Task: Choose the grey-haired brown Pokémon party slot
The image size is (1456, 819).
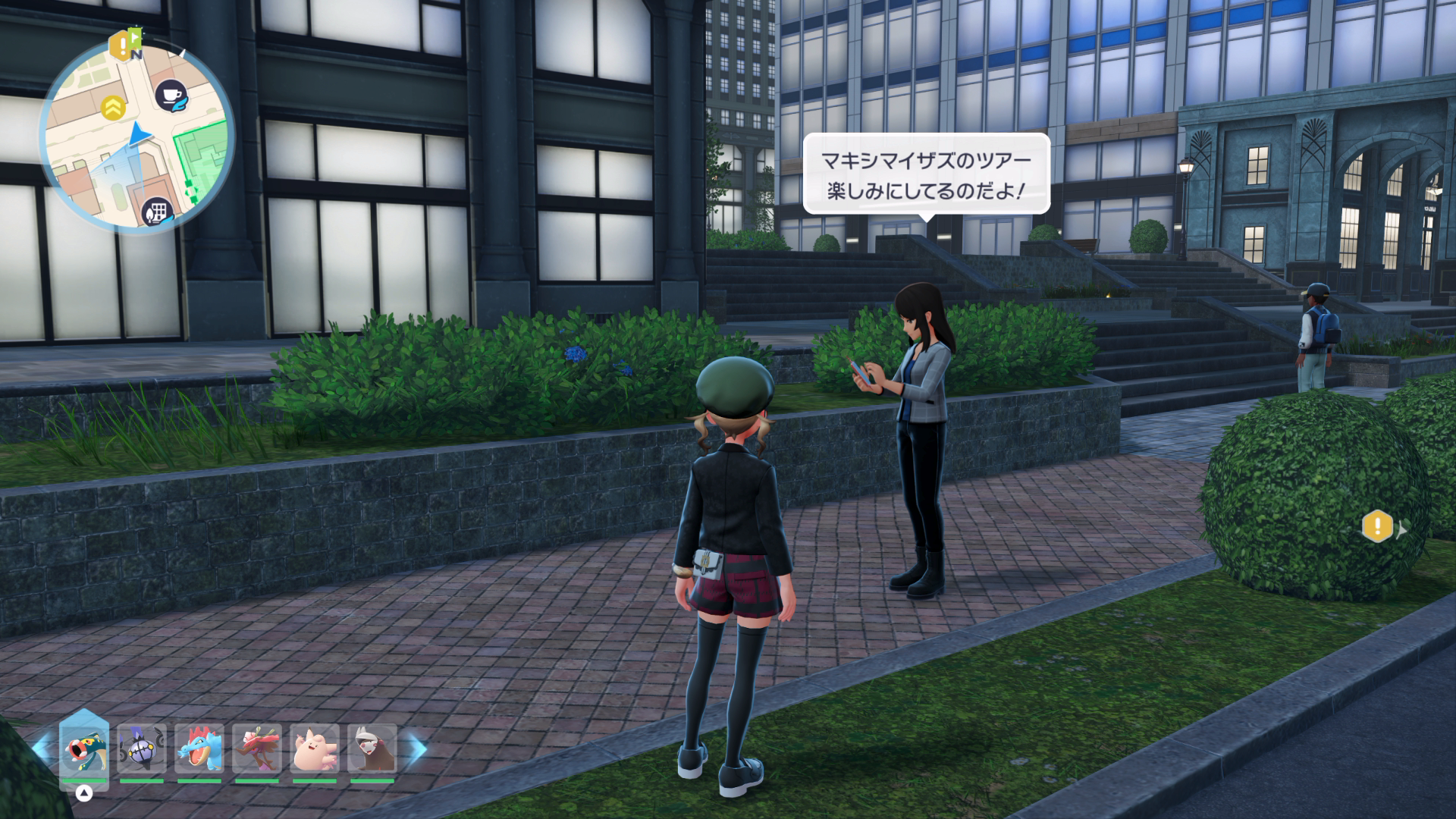Action: coord(372,748)
